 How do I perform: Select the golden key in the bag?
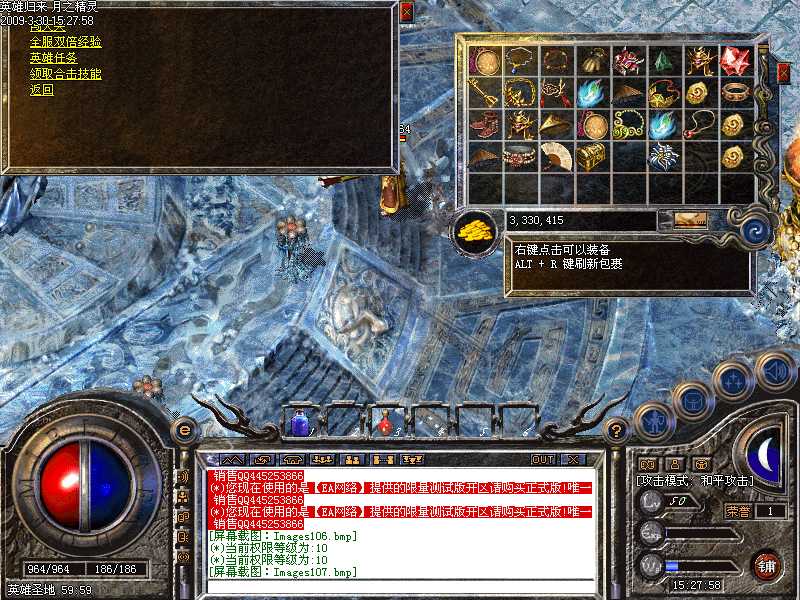click(484, 93)
